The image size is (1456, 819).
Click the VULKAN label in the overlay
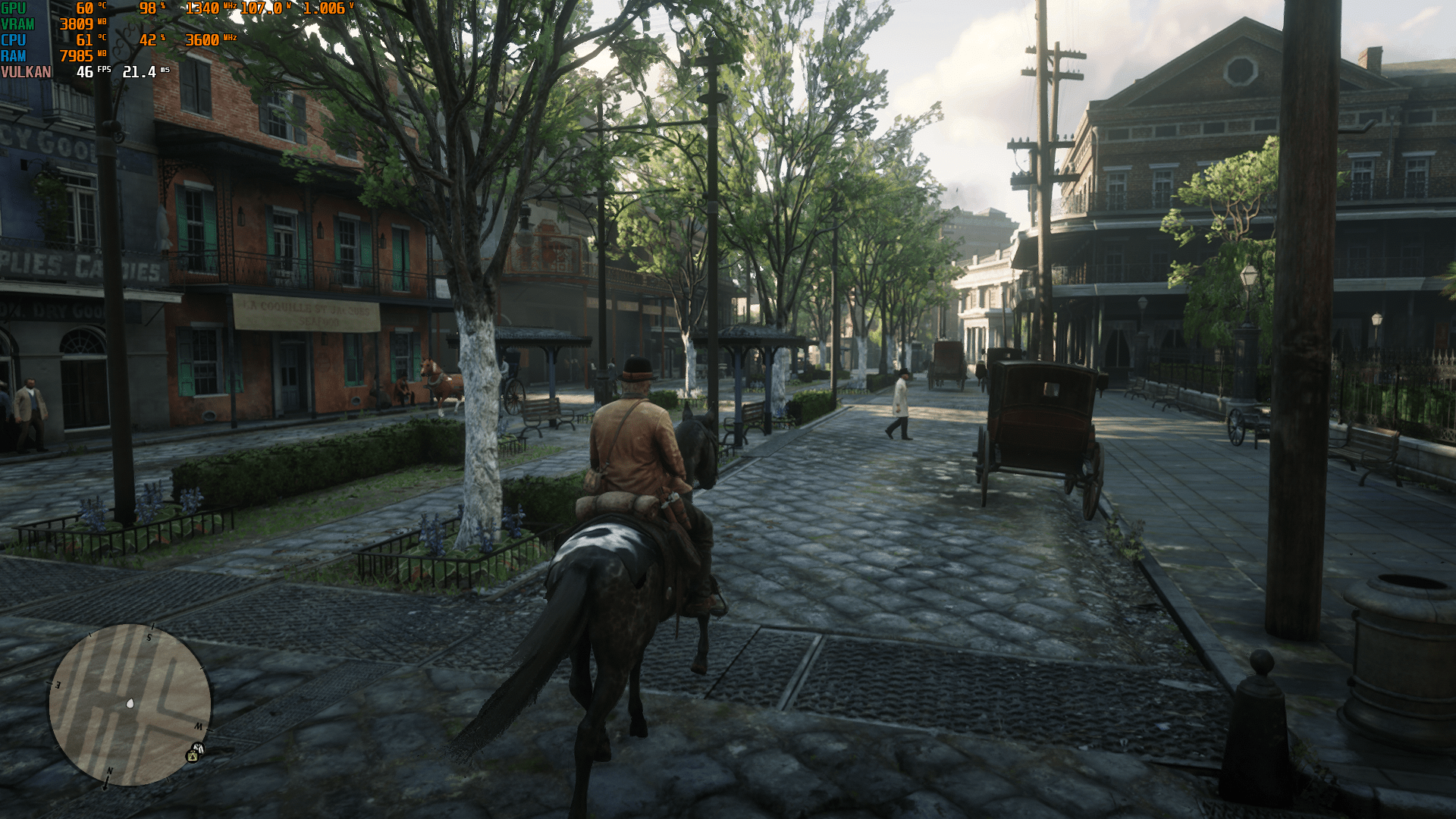click(x=27, y=71)
